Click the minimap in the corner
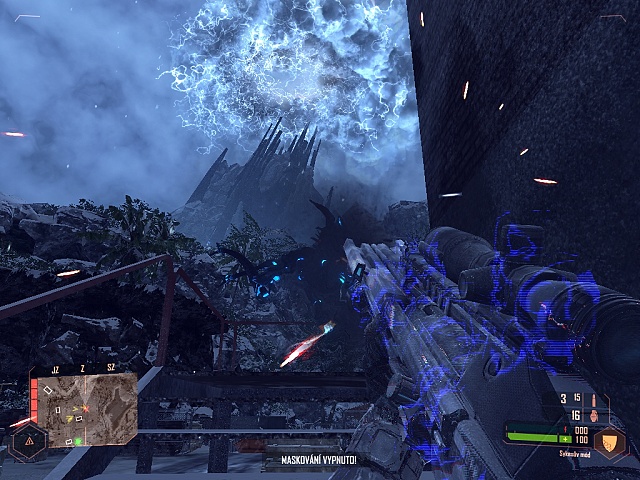The height and width of the screenshot is (480, 640). pos(85,410)
